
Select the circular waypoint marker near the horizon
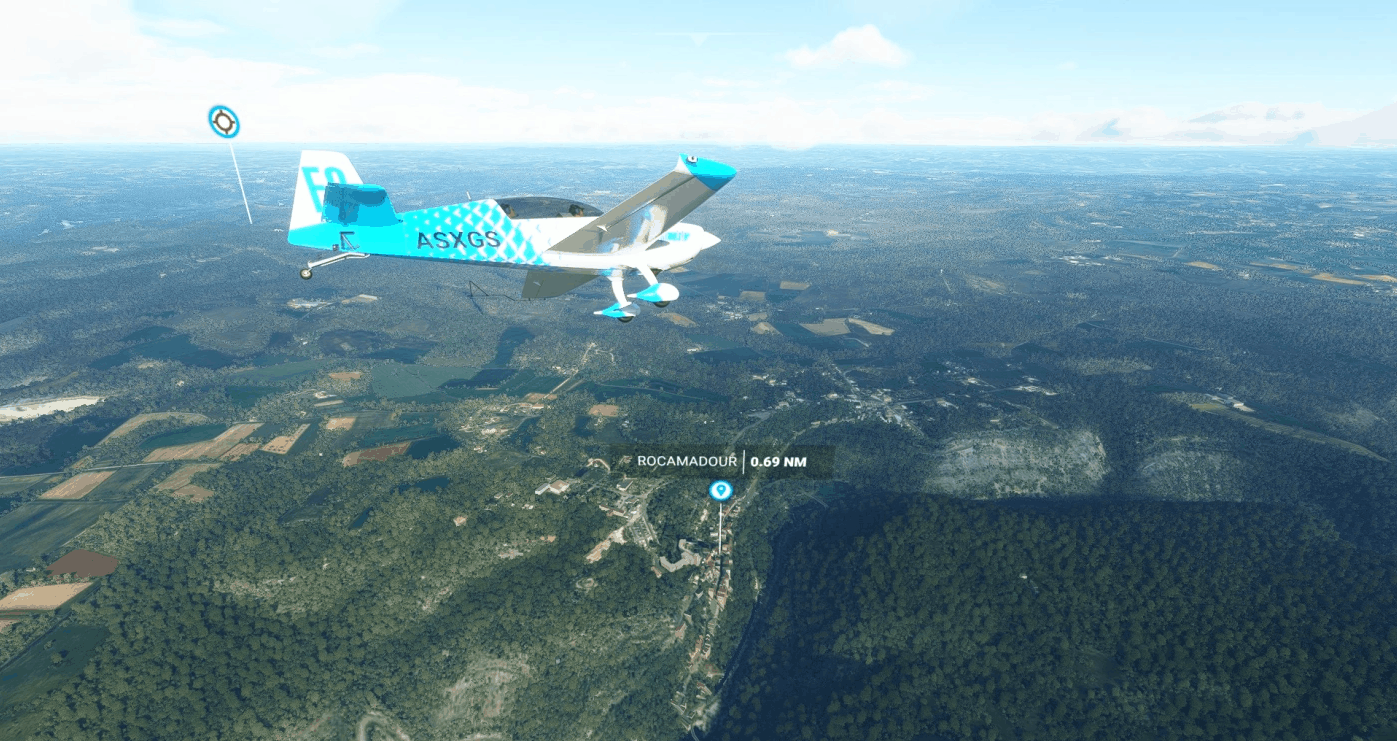click(224, 122)
